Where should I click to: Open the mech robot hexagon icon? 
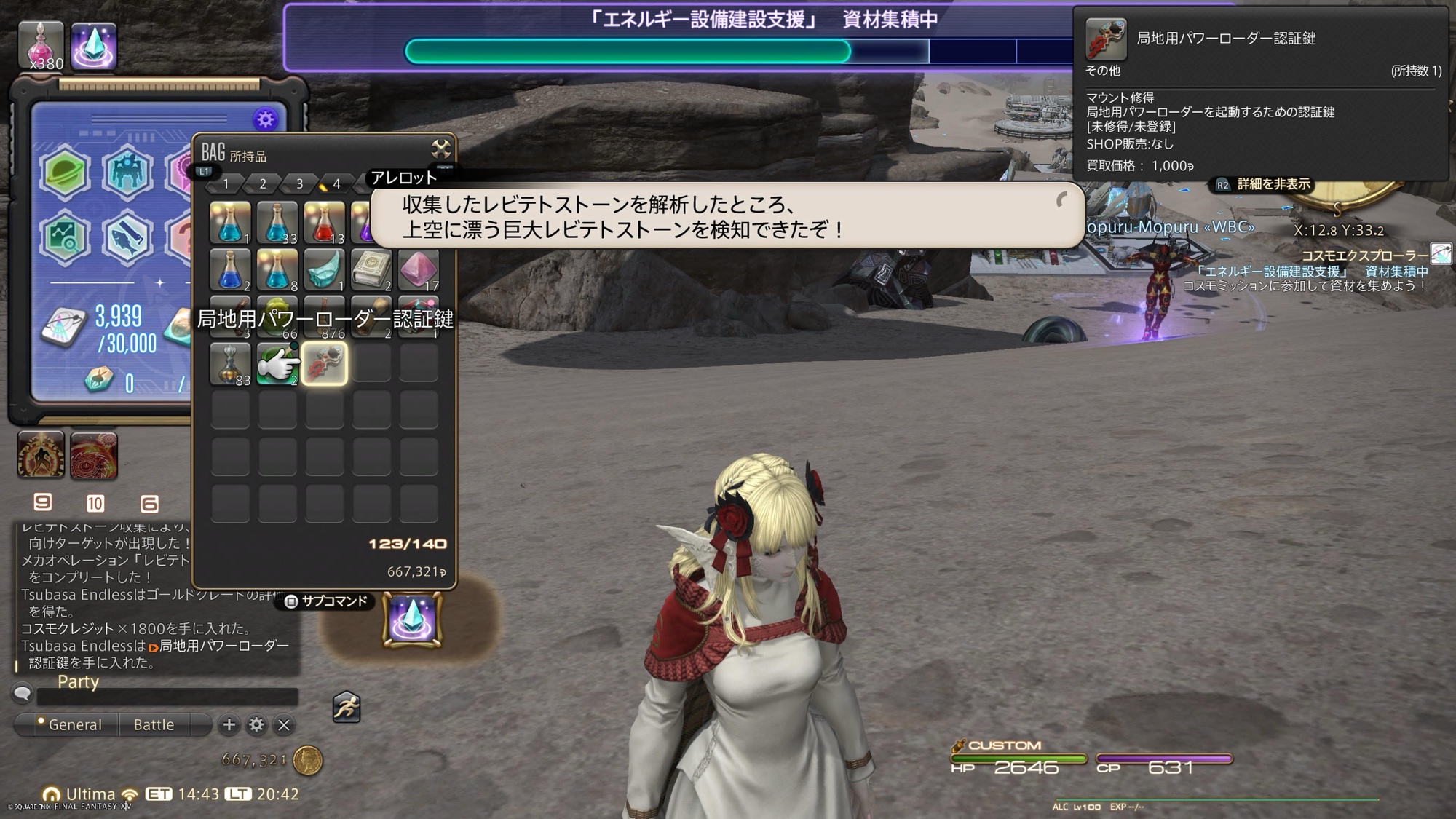click(127, 173)
